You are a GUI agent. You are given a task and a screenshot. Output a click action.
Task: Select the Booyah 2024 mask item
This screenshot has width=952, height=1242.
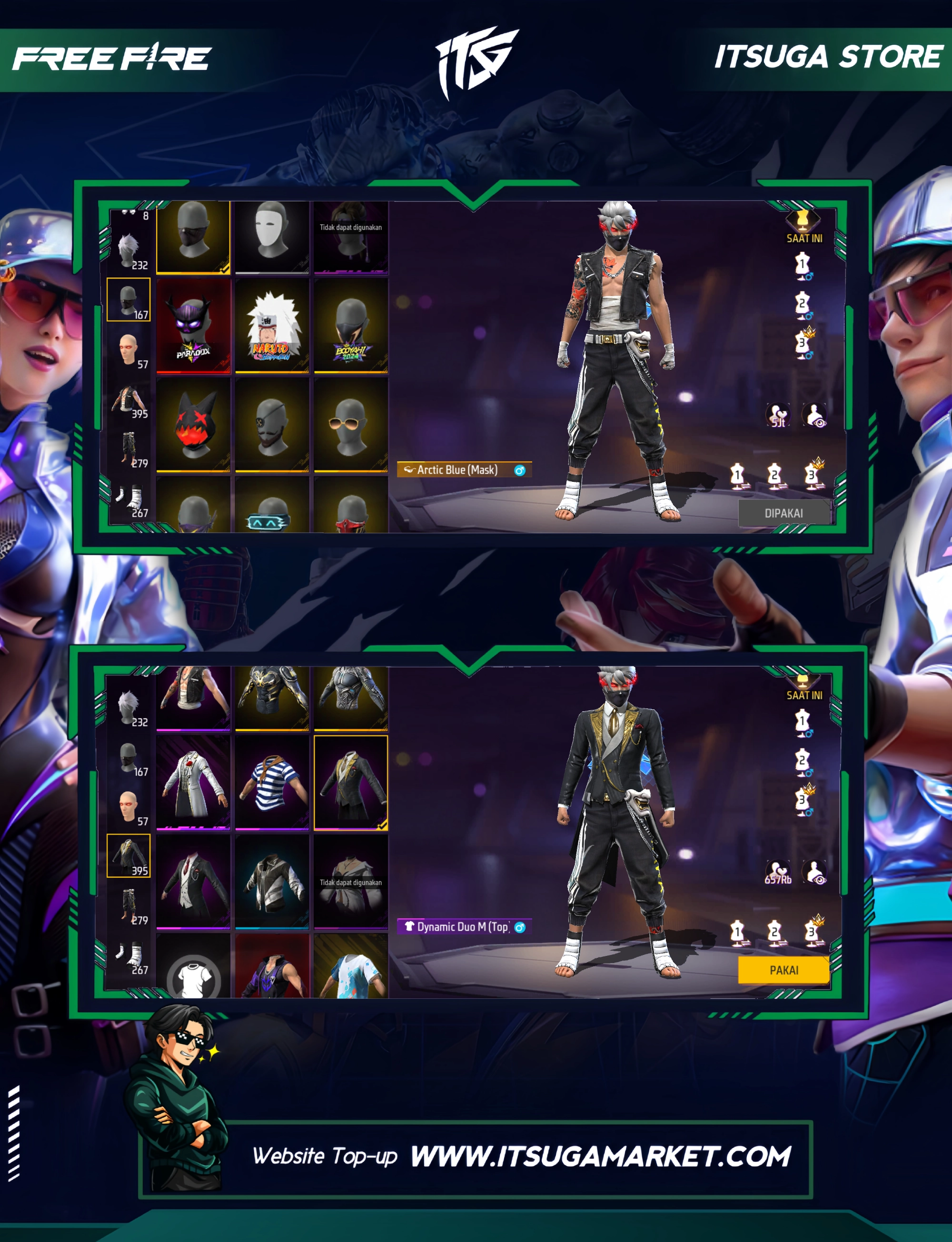tap(351, 326)
